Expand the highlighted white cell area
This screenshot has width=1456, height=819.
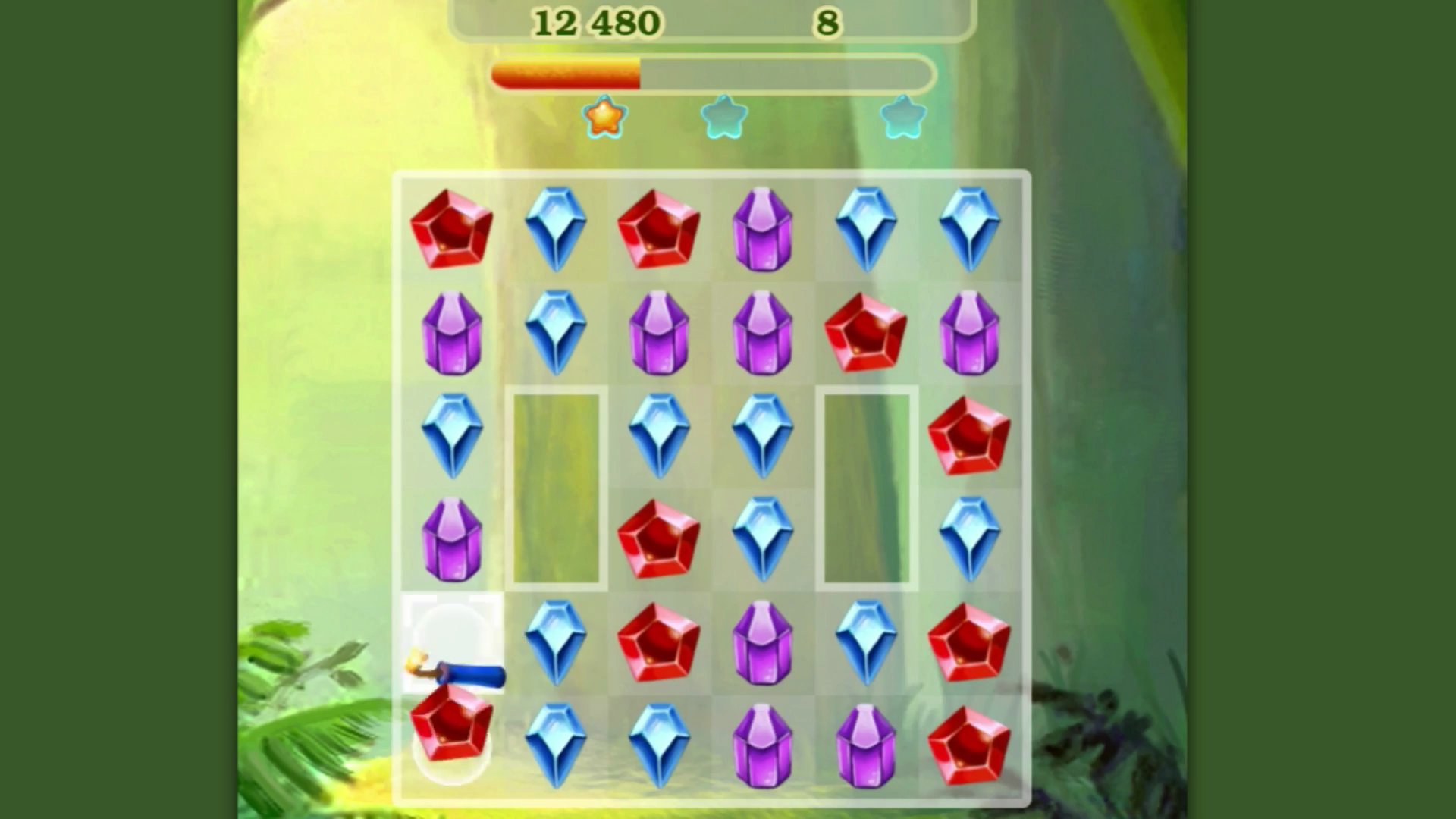pos(451,641)
